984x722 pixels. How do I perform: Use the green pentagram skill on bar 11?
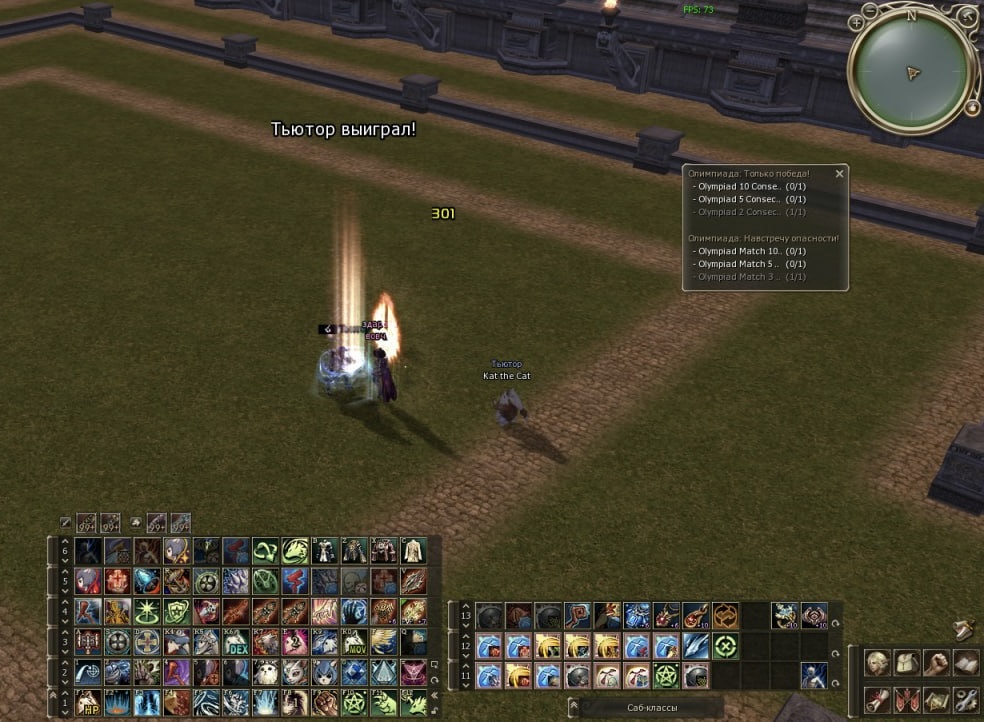[666, 677]
